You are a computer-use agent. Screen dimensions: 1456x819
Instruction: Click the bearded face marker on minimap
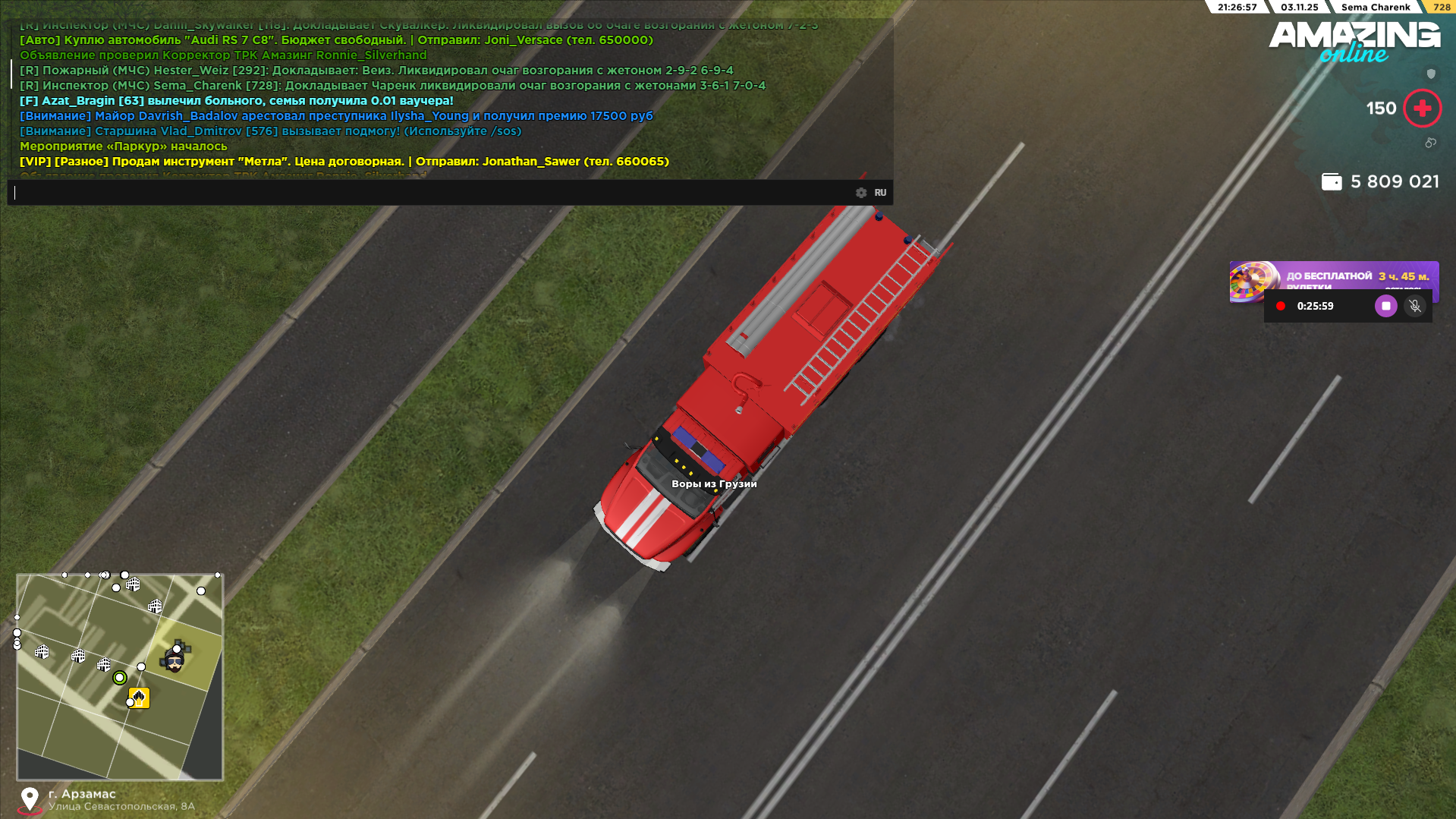point(175,662)
